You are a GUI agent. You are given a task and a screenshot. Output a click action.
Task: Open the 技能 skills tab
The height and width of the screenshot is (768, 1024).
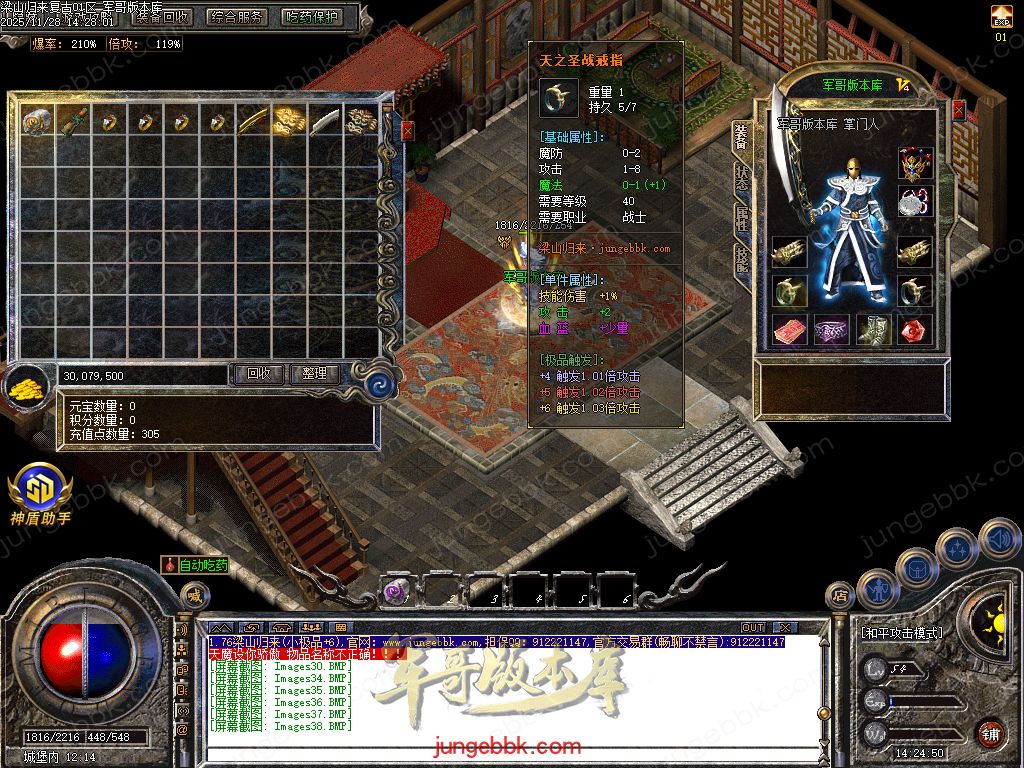tap(741, 258)
